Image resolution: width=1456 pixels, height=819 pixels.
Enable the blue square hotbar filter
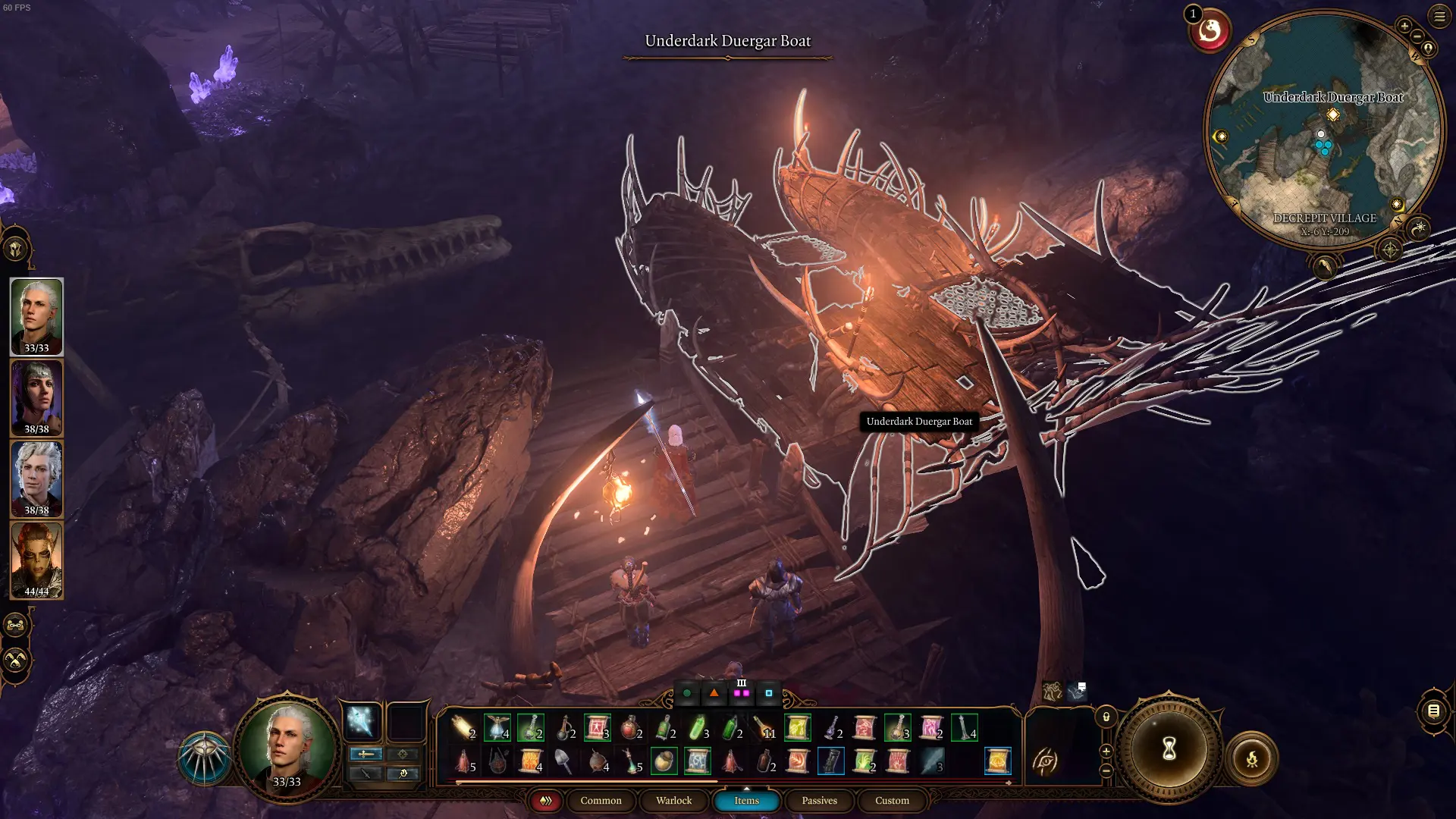pos(768,692)
